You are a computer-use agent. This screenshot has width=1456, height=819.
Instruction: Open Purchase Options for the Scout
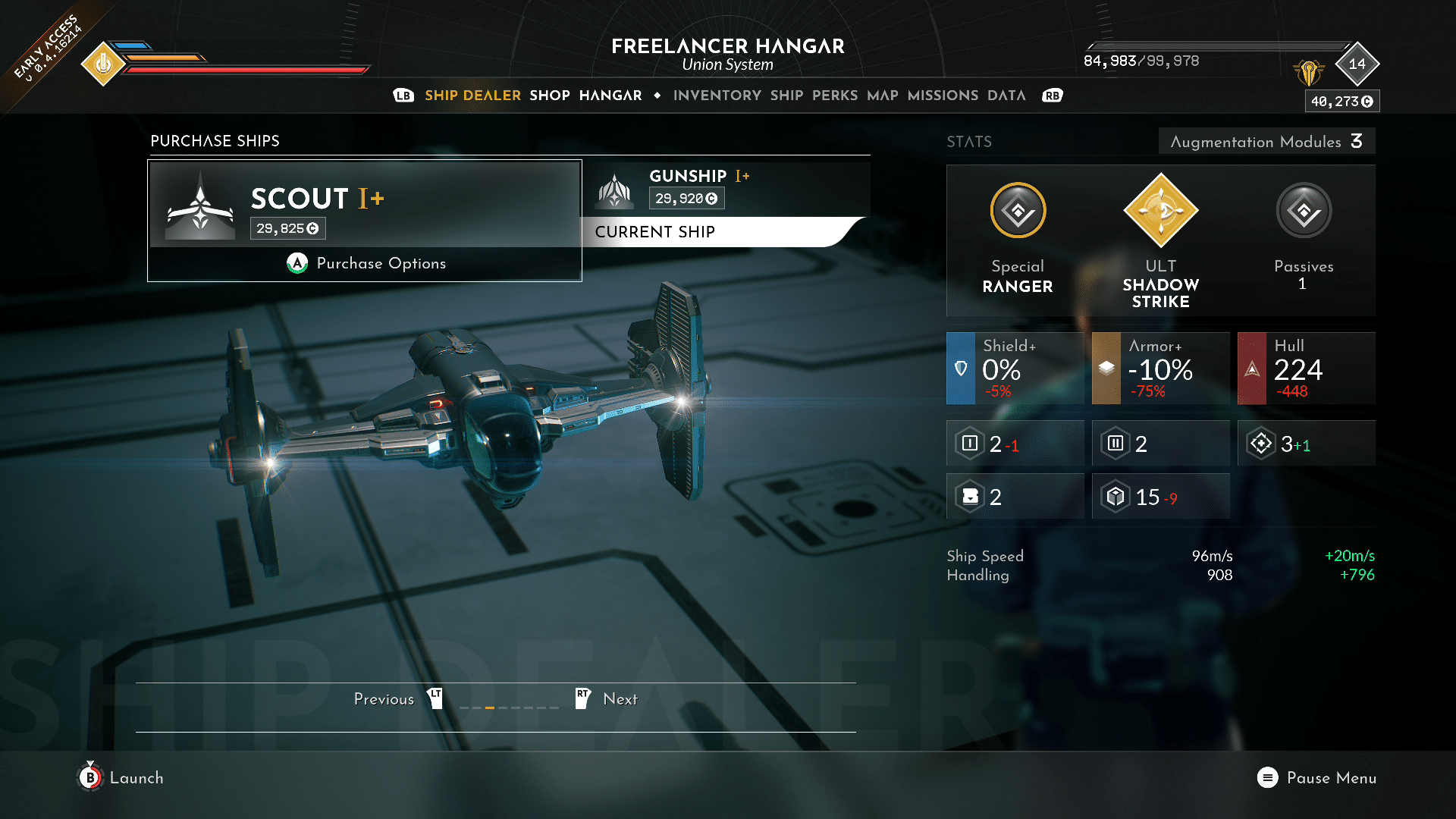point(365,263)
